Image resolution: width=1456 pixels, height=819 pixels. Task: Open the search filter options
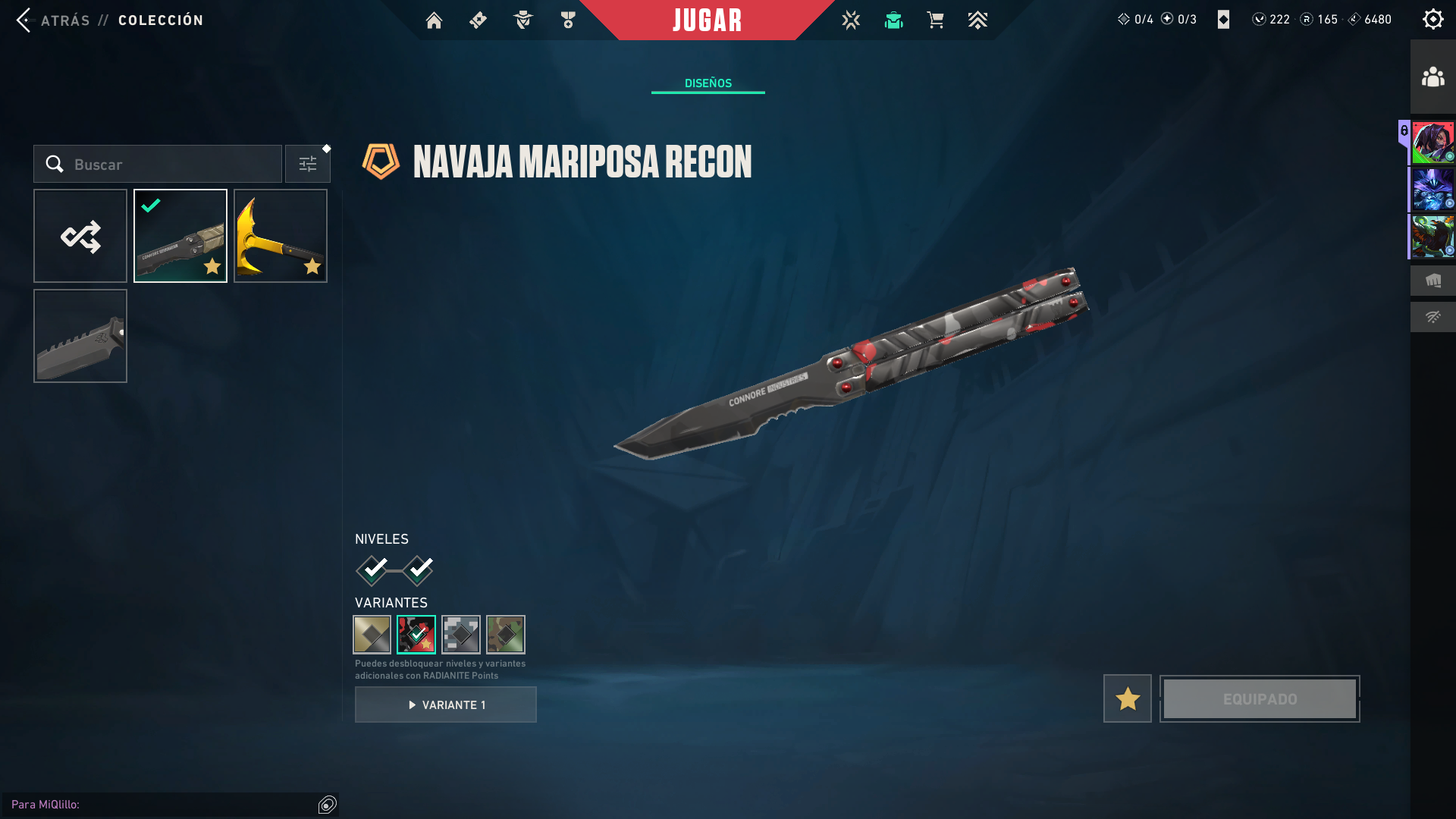(307, 163)
